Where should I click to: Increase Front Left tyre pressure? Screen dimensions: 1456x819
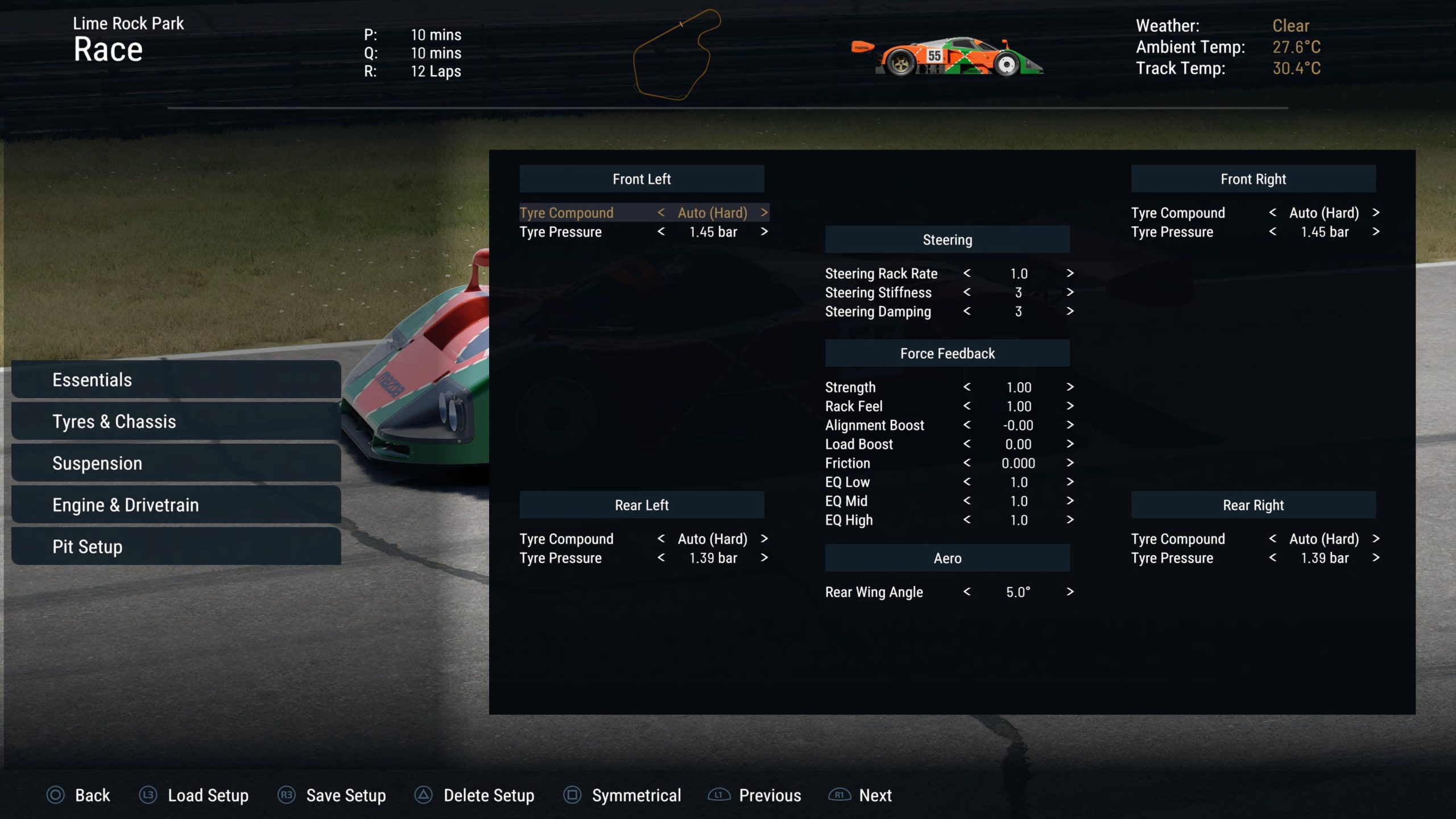click(x=764, y=231)
